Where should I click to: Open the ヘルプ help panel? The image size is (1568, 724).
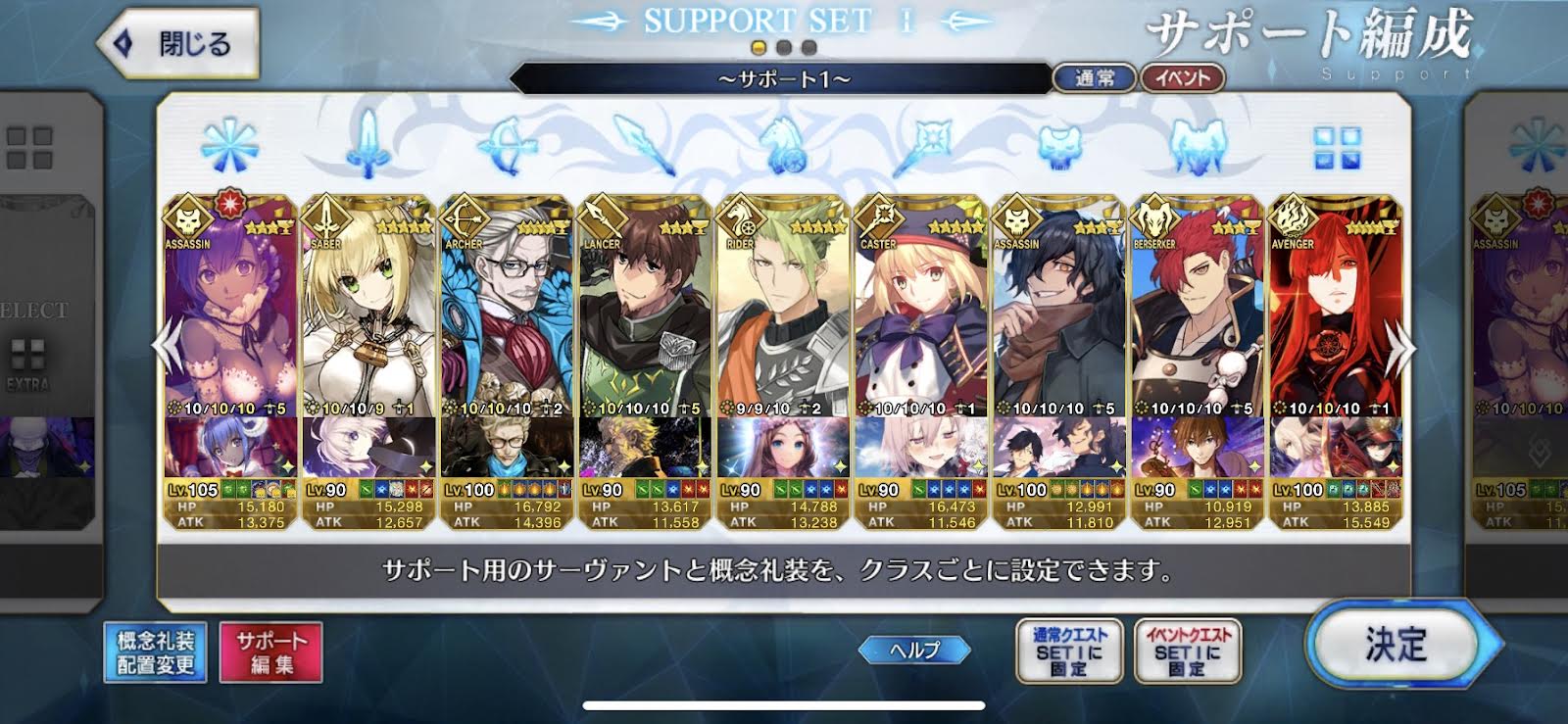[914, 650]
